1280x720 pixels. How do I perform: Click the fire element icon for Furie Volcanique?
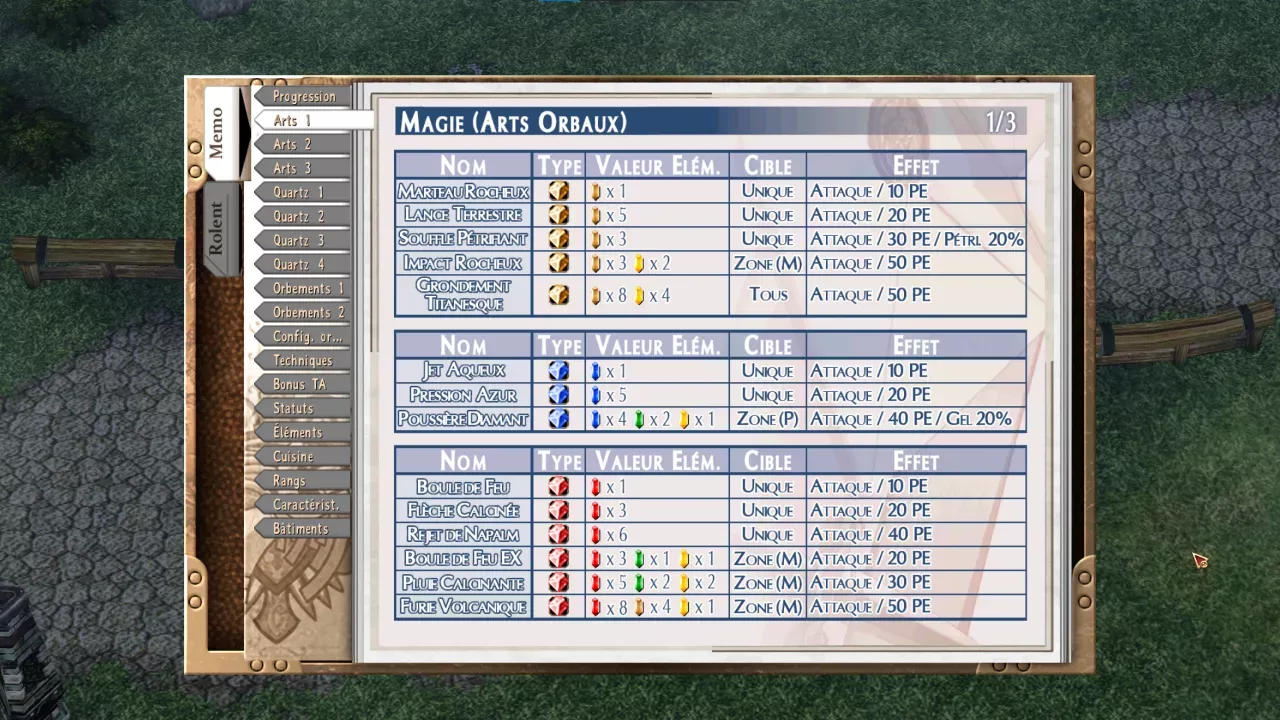558,607
